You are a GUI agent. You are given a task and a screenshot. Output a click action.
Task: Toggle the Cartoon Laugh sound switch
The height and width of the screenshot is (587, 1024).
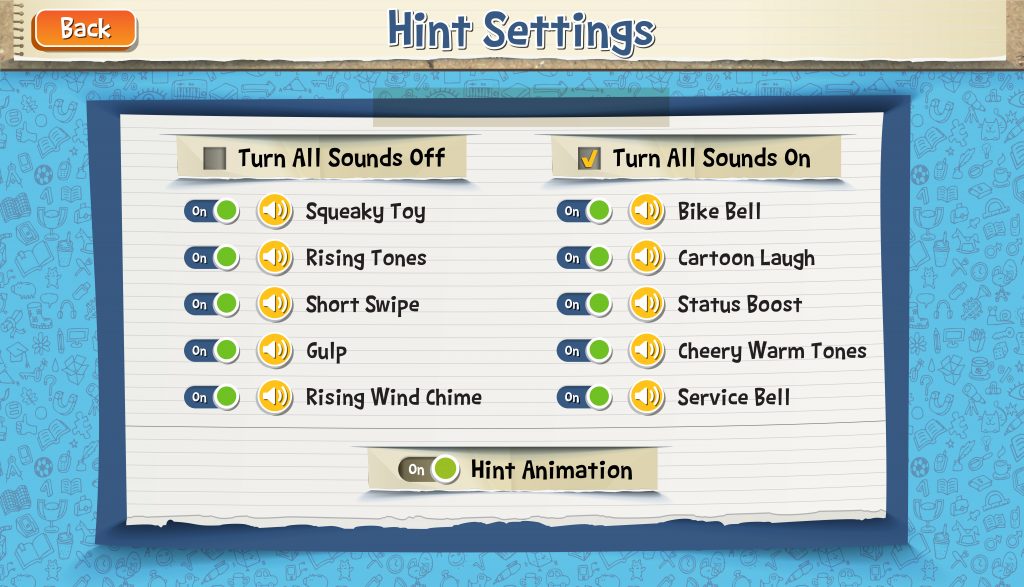click(x=584, y=258)
